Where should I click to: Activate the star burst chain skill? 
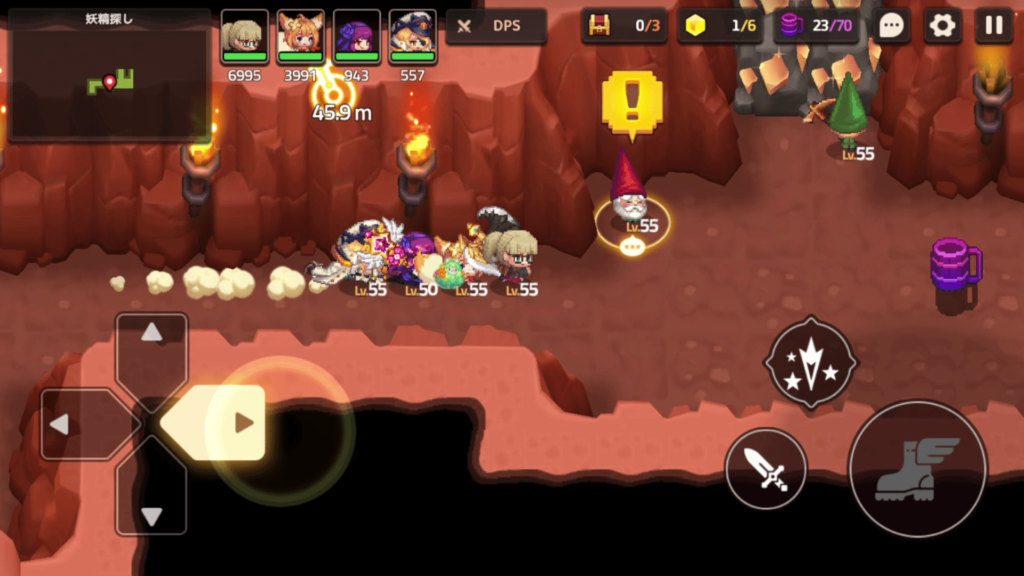click(x=810, y=362)
